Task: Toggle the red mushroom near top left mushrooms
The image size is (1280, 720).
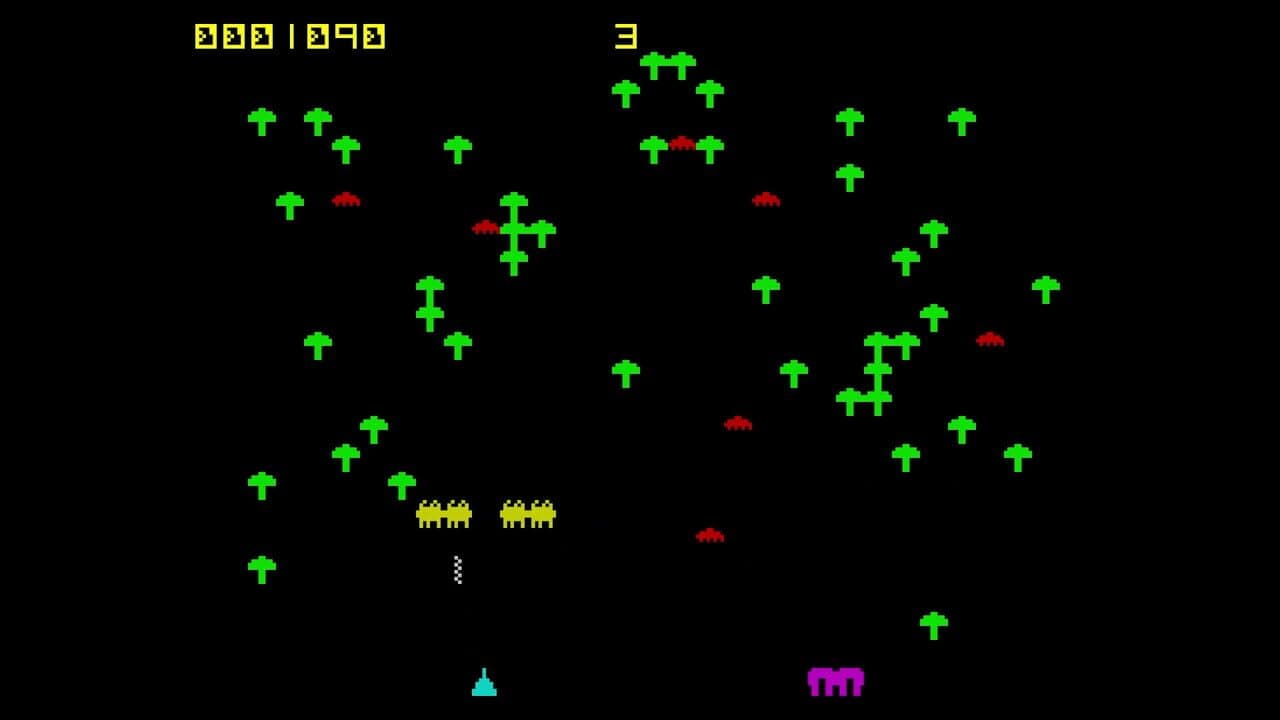Action: [x=345, y=198]
